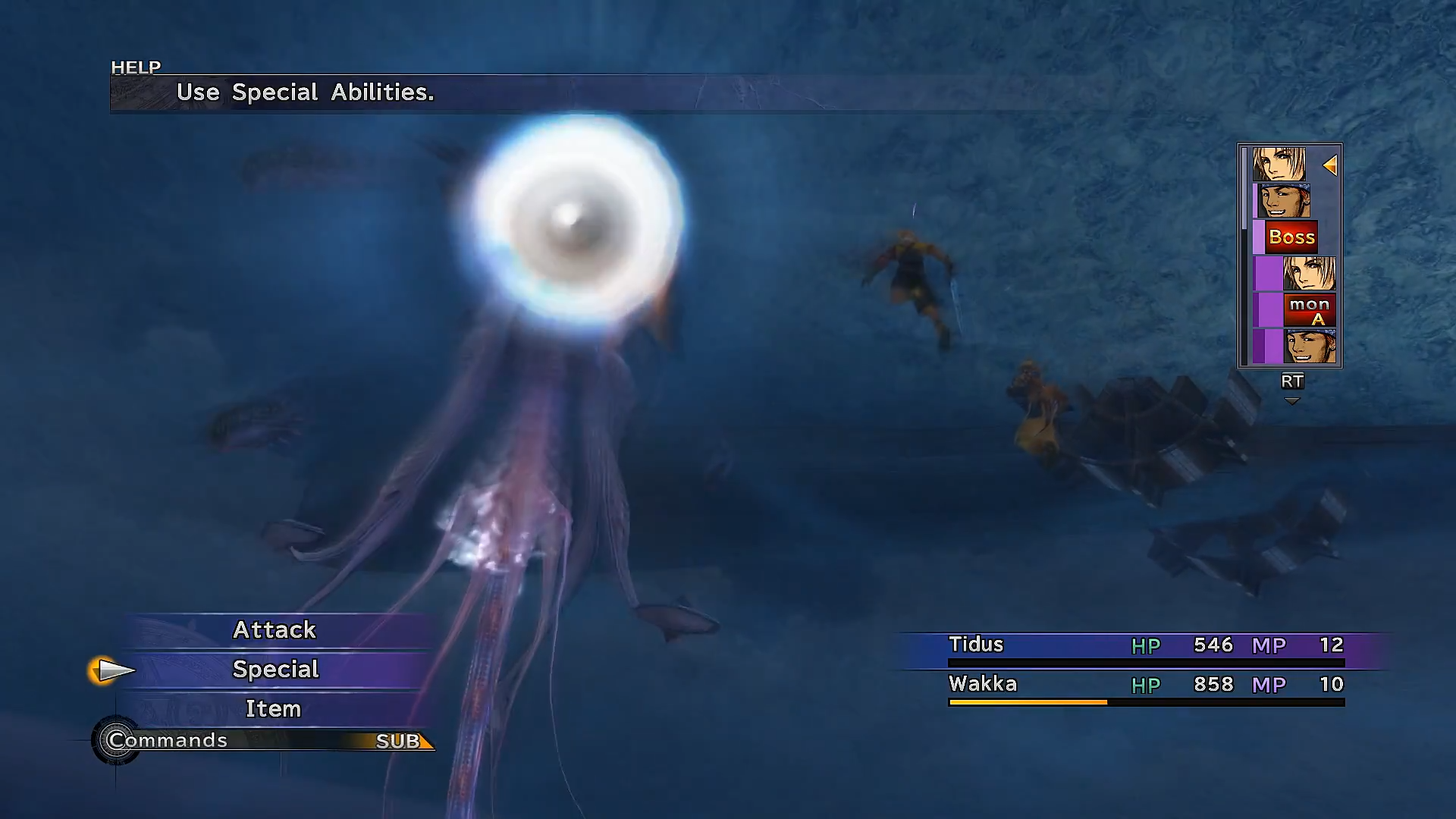Click the Commands emblem icon
The image size is (1456, 819).
(118, 741)
